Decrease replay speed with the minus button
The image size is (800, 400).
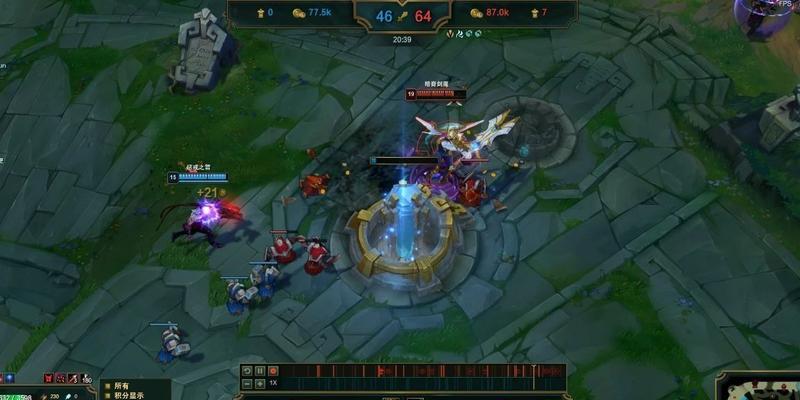[247, 383]
